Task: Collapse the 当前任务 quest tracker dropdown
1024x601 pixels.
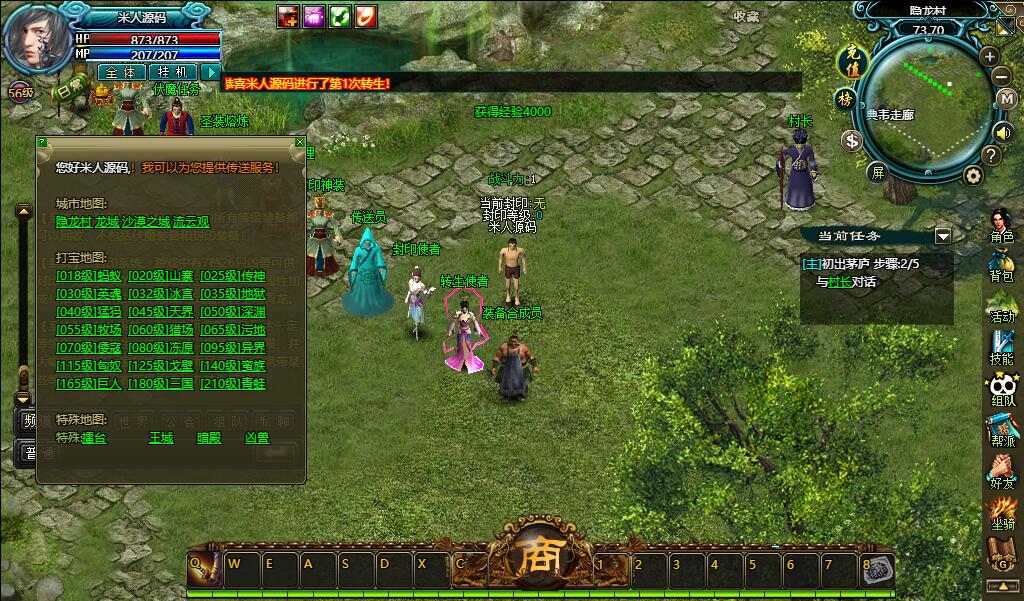Action: (942, 236)
